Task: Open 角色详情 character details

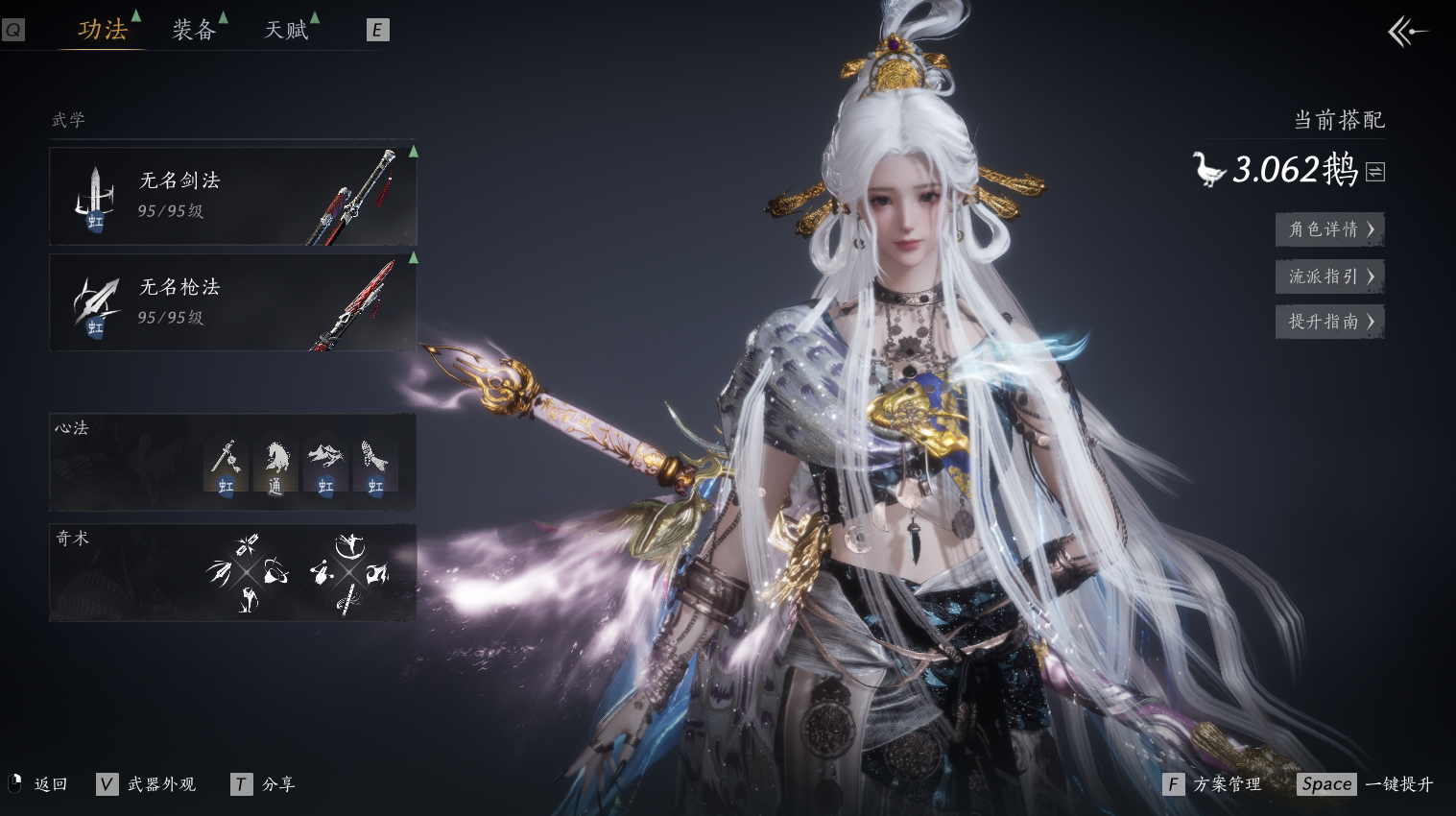Action: (1329, 229)
